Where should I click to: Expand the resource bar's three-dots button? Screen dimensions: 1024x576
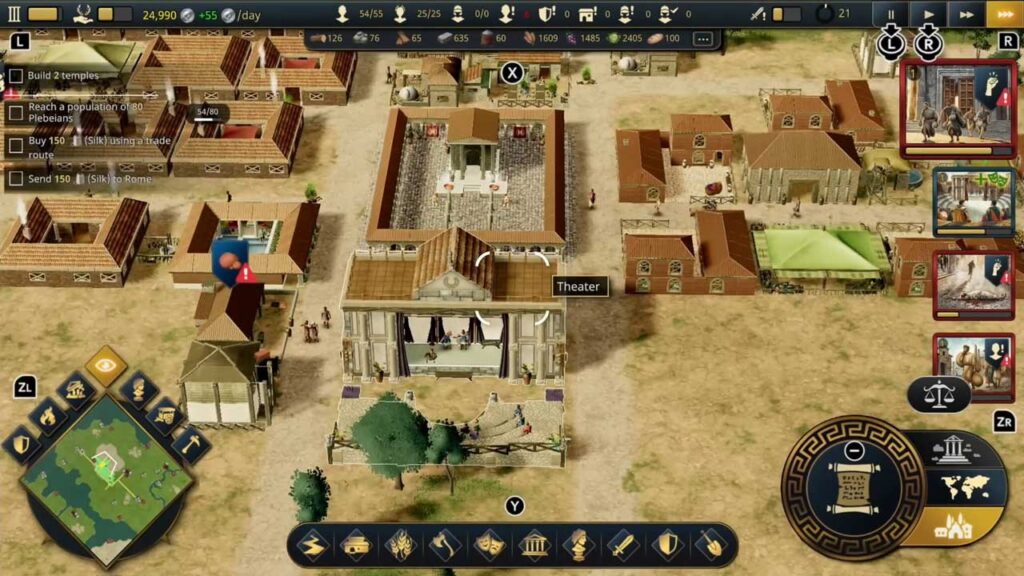[703, 38]
